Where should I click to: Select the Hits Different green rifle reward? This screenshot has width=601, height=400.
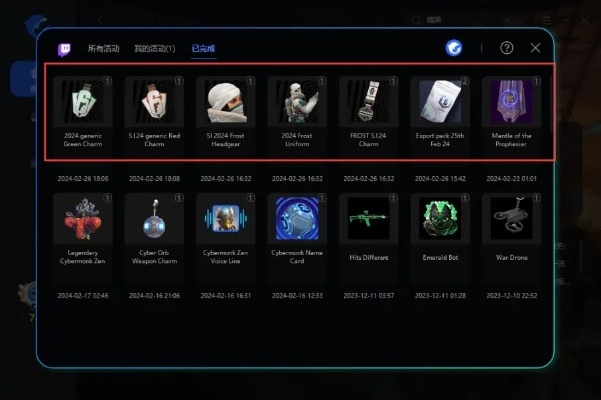368,219
